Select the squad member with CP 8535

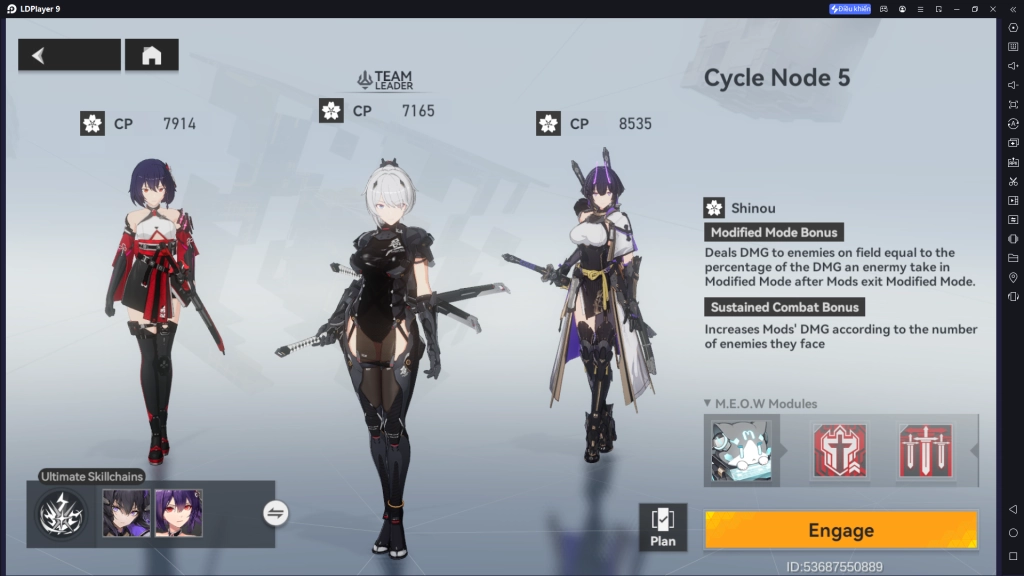point(598,300)
